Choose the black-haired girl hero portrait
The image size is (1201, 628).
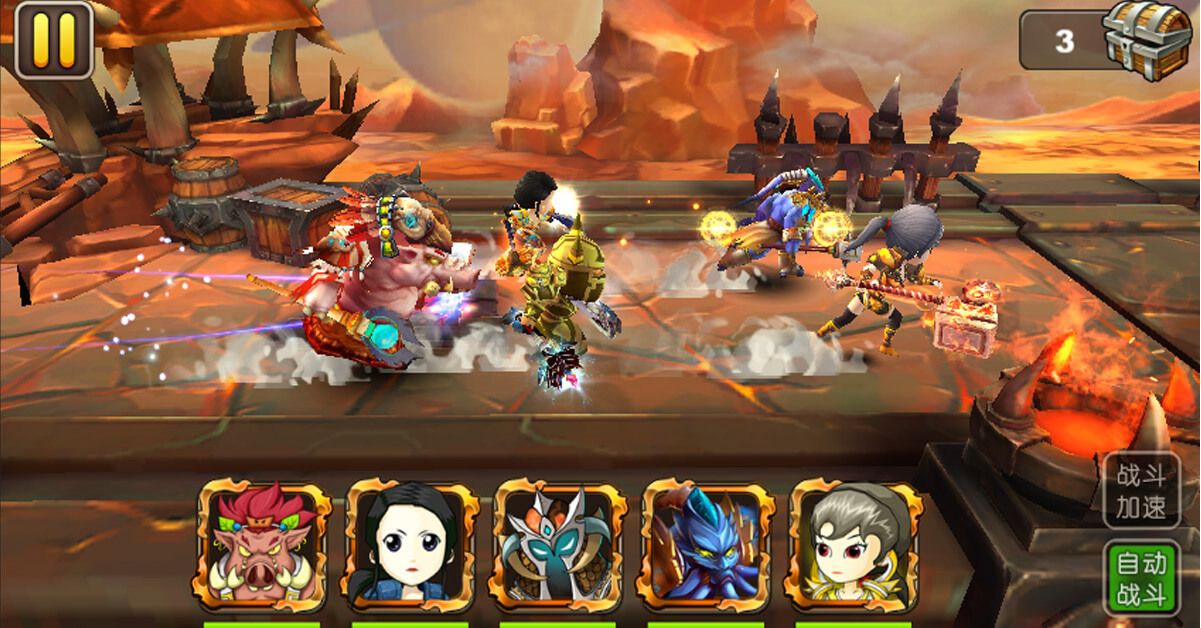tap(412, 545)
